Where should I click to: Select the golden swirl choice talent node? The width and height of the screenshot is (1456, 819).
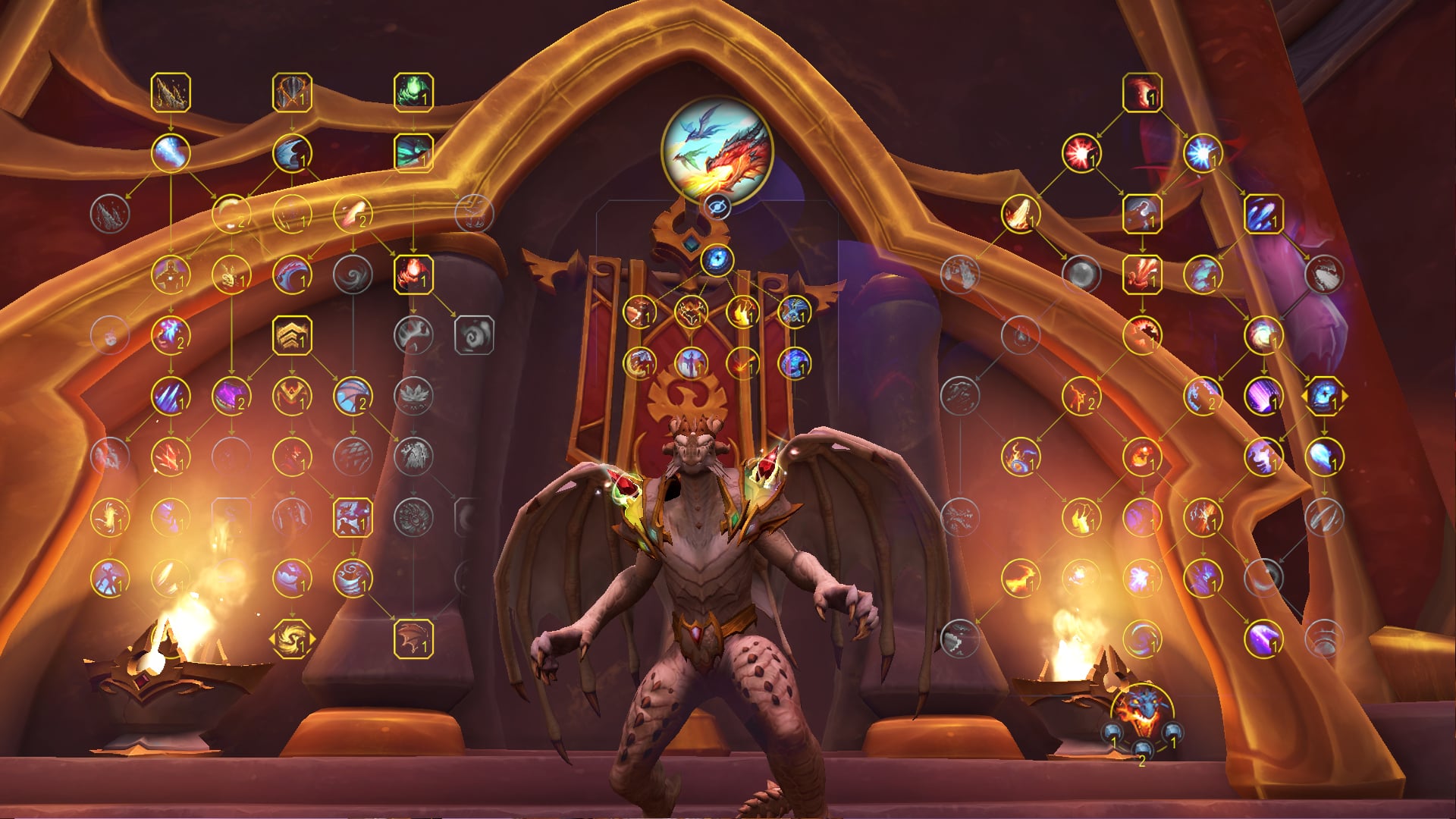click(292, 639)
